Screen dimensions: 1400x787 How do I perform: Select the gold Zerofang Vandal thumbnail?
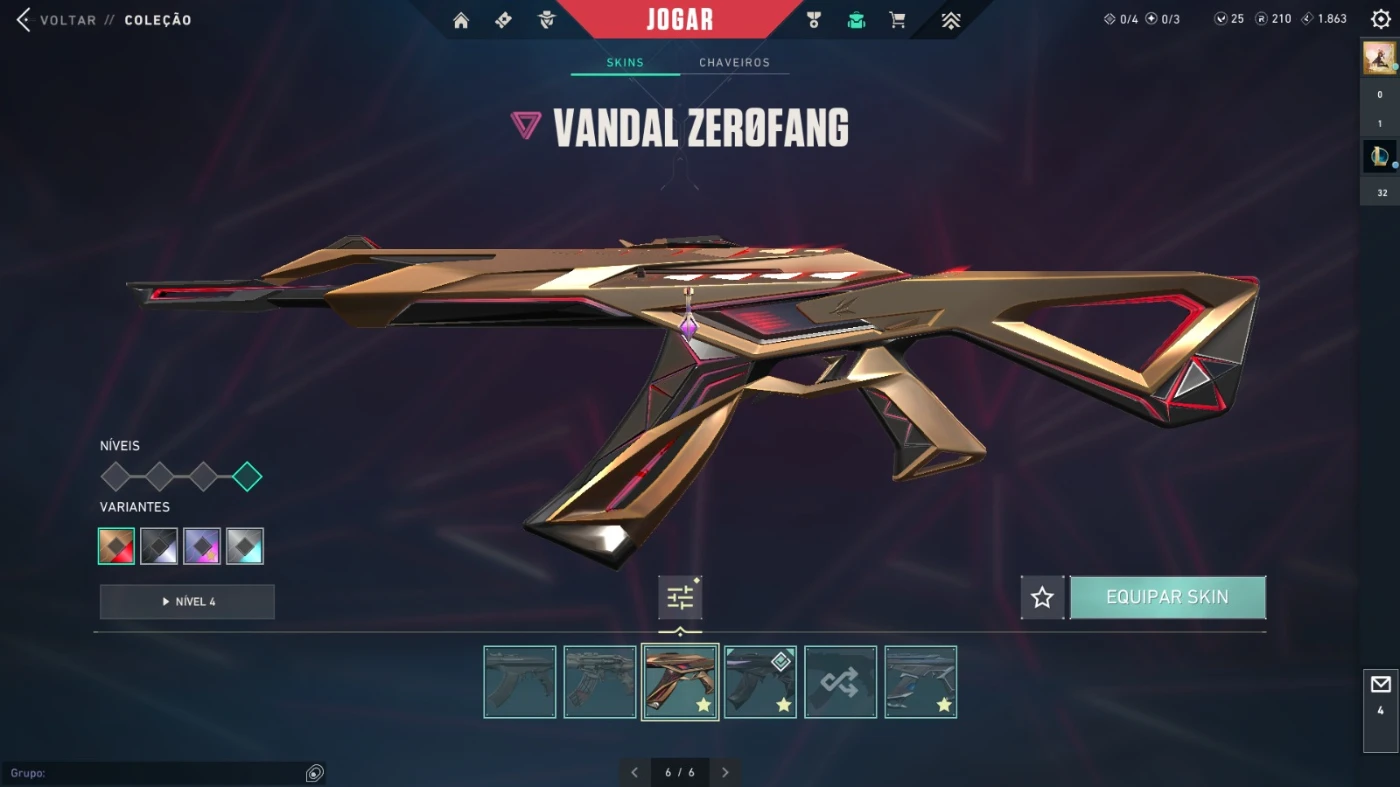[x=680, y=682]
